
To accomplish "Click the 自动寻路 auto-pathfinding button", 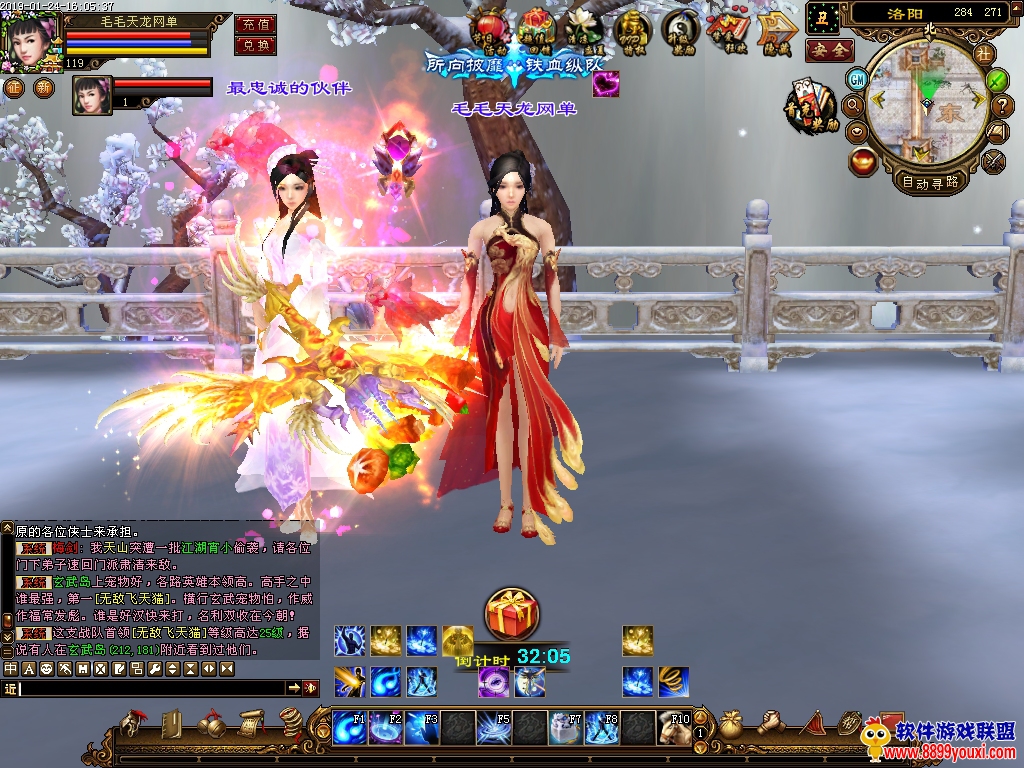I will coord(930,182).
